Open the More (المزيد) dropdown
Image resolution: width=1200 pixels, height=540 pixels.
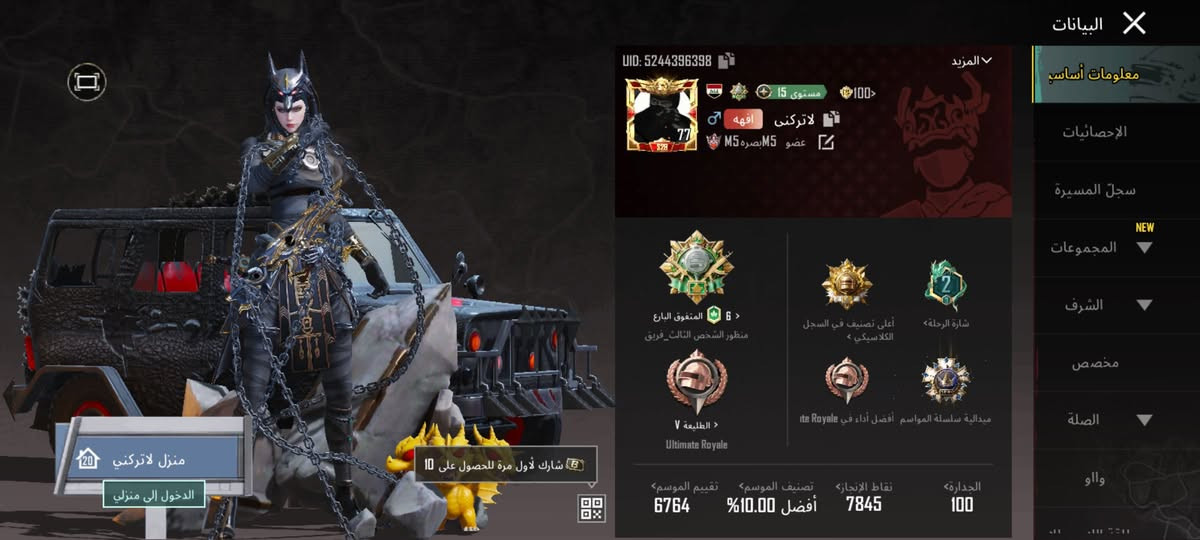point(971,61)
